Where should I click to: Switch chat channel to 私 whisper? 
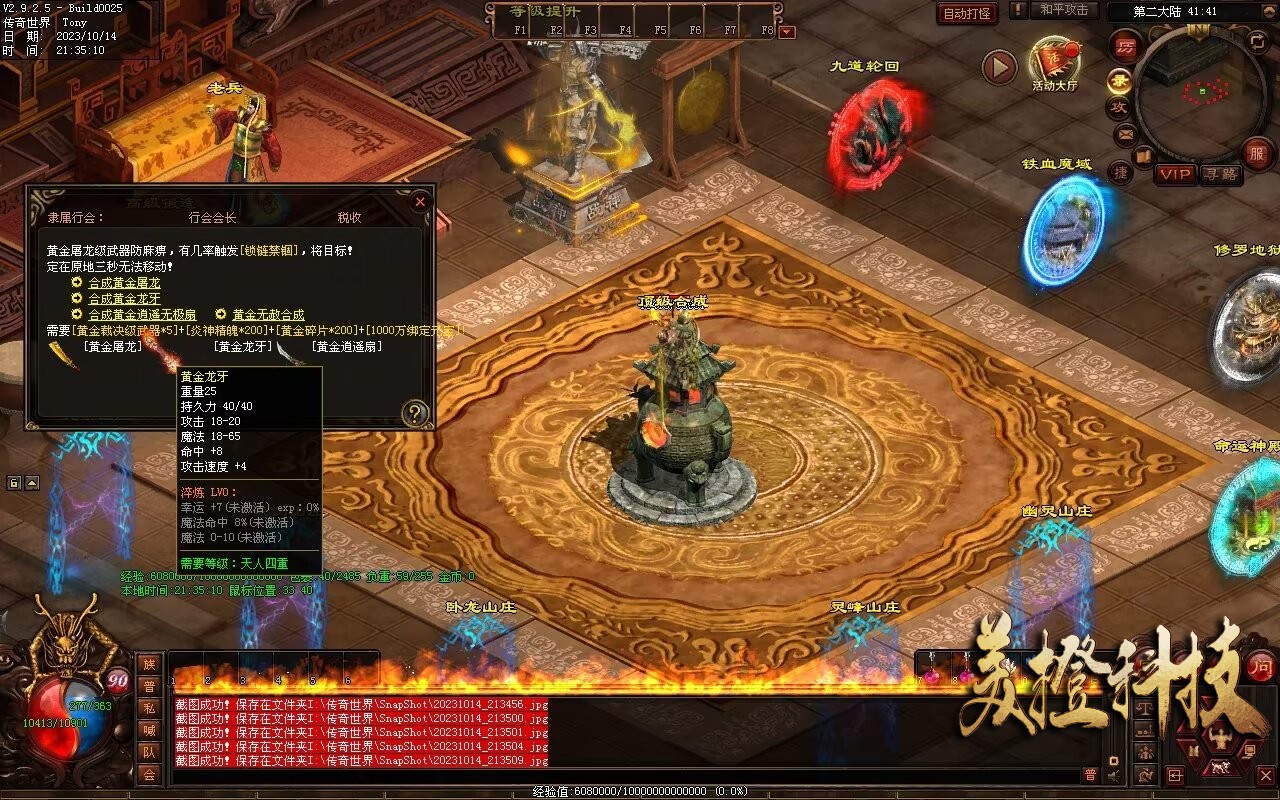coord(149,708)
